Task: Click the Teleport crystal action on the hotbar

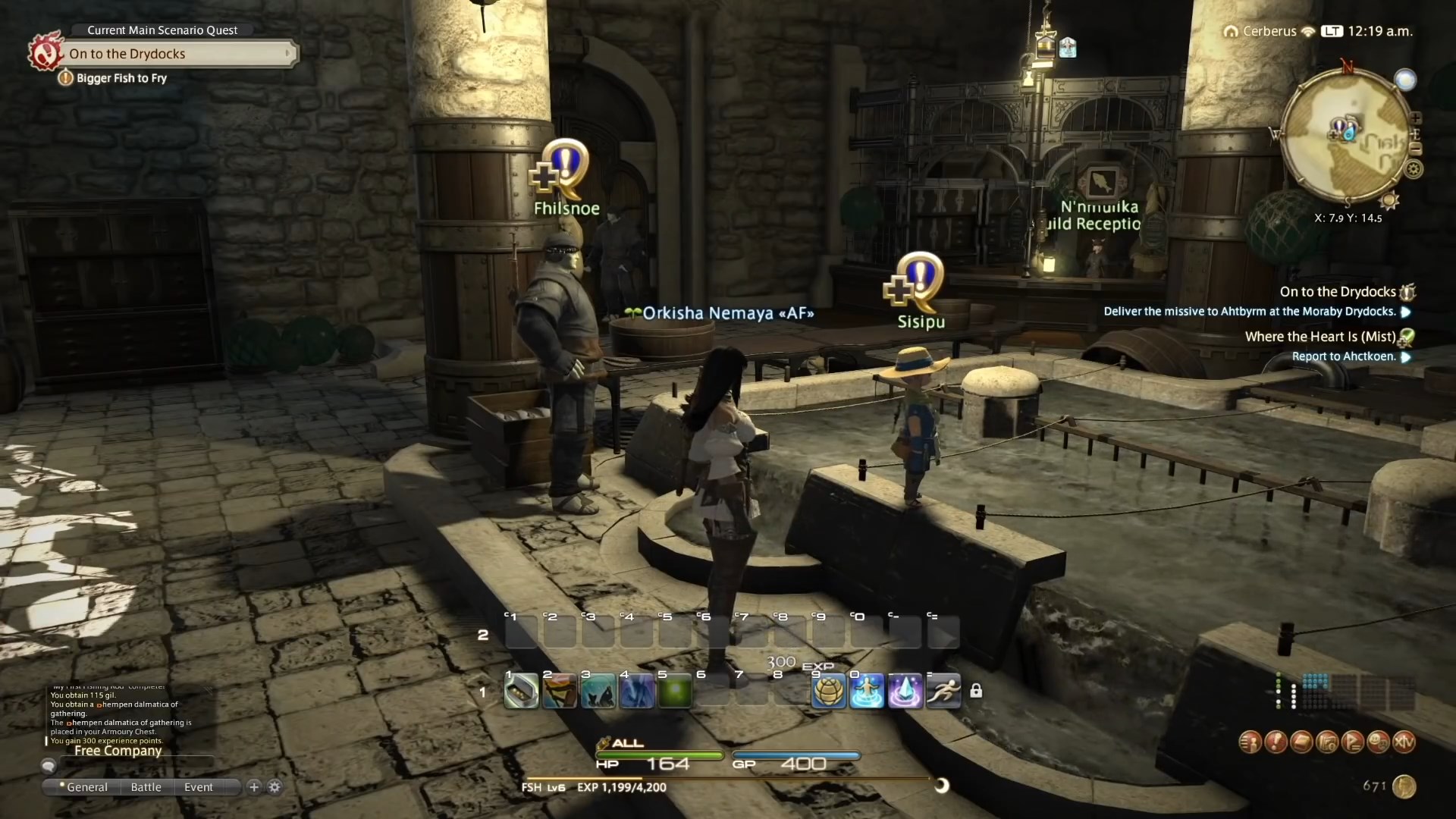Action: pos(906,691)
